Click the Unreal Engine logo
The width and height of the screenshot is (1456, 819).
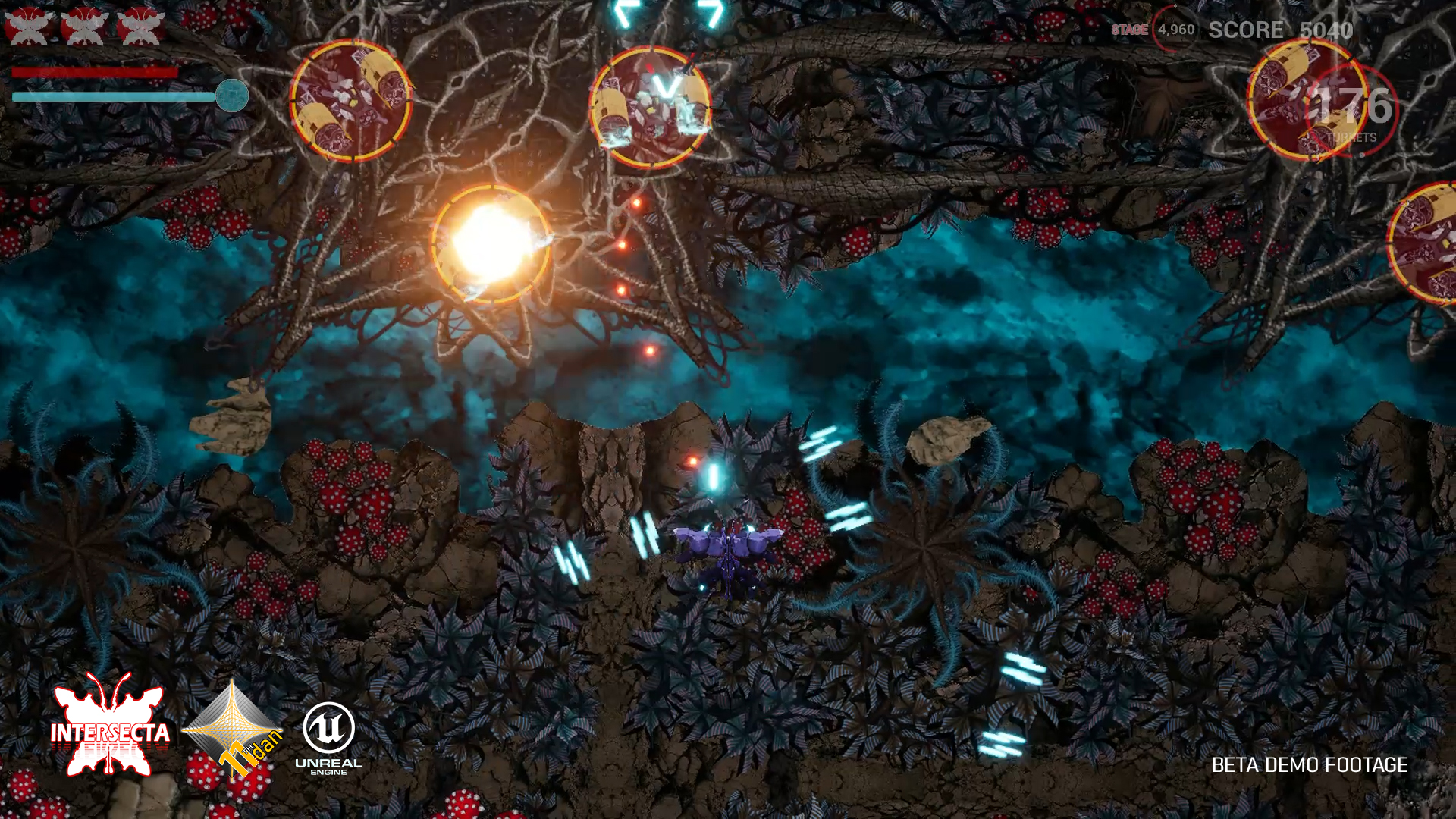pyautogui.click(x=328, y=737)
